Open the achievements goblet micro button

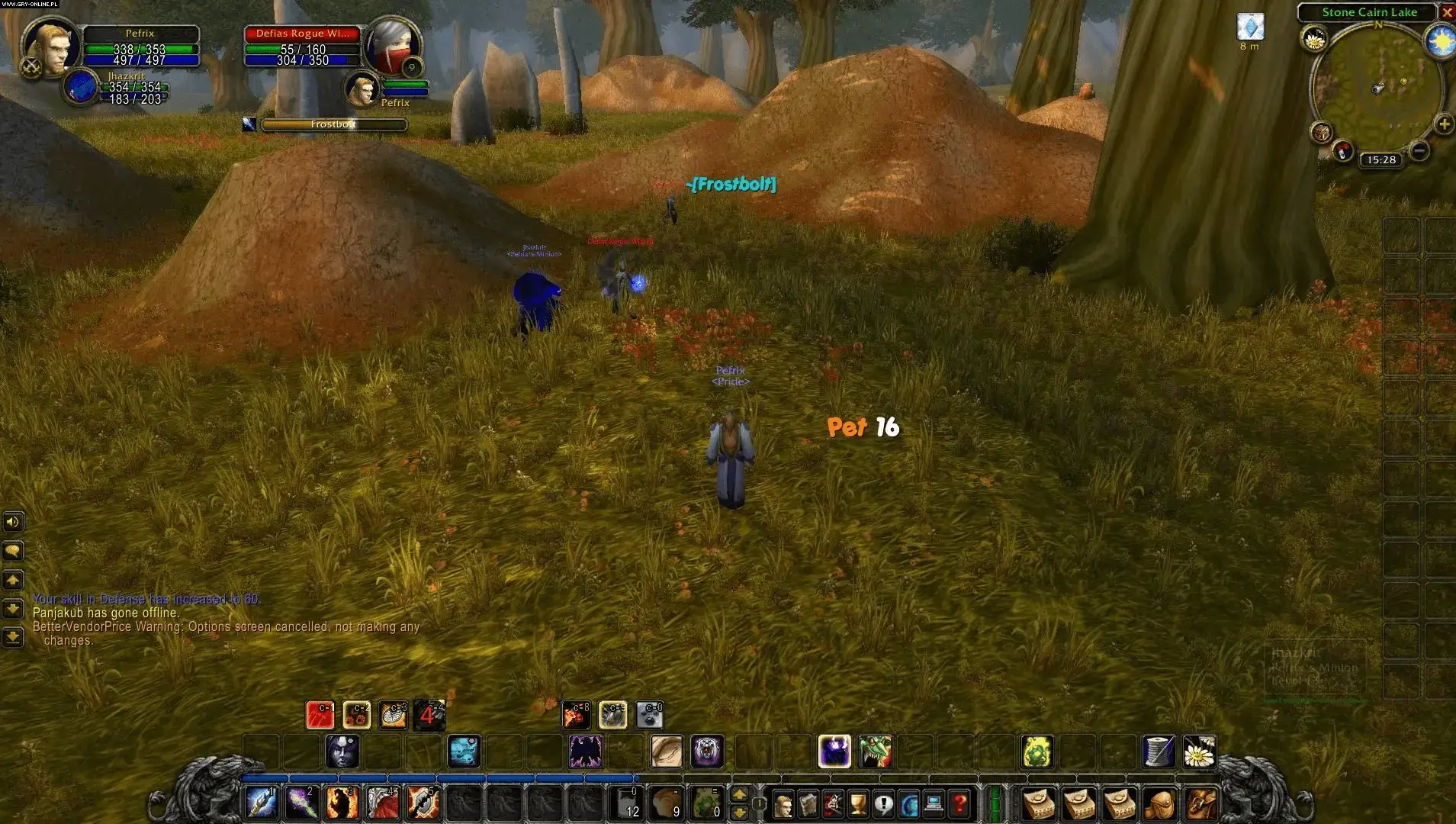point(858,804)
